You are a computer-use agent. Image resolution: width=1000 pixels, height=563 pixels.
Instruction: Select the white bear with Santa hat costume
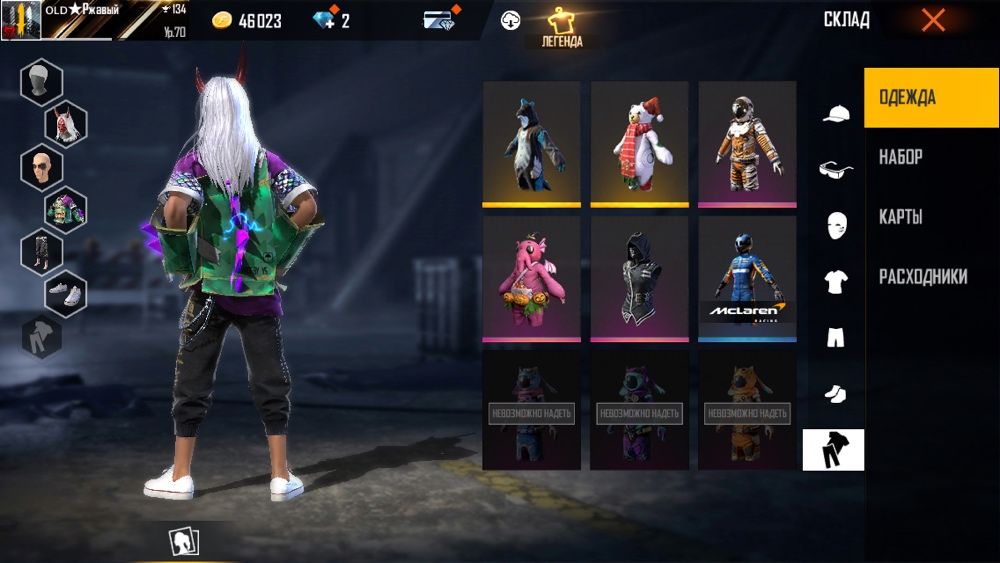click(639, 144)
